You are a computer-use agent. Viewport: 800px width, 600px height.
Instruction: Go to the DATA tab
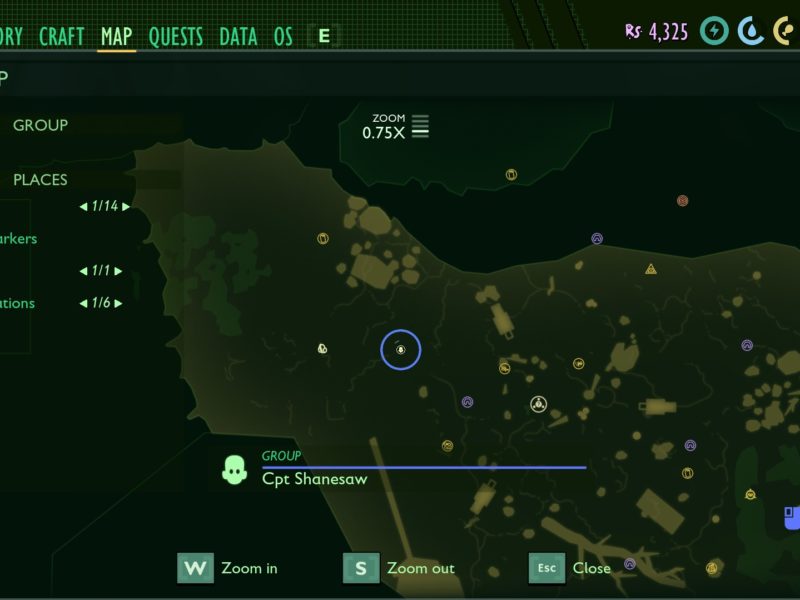pos(238,37)
